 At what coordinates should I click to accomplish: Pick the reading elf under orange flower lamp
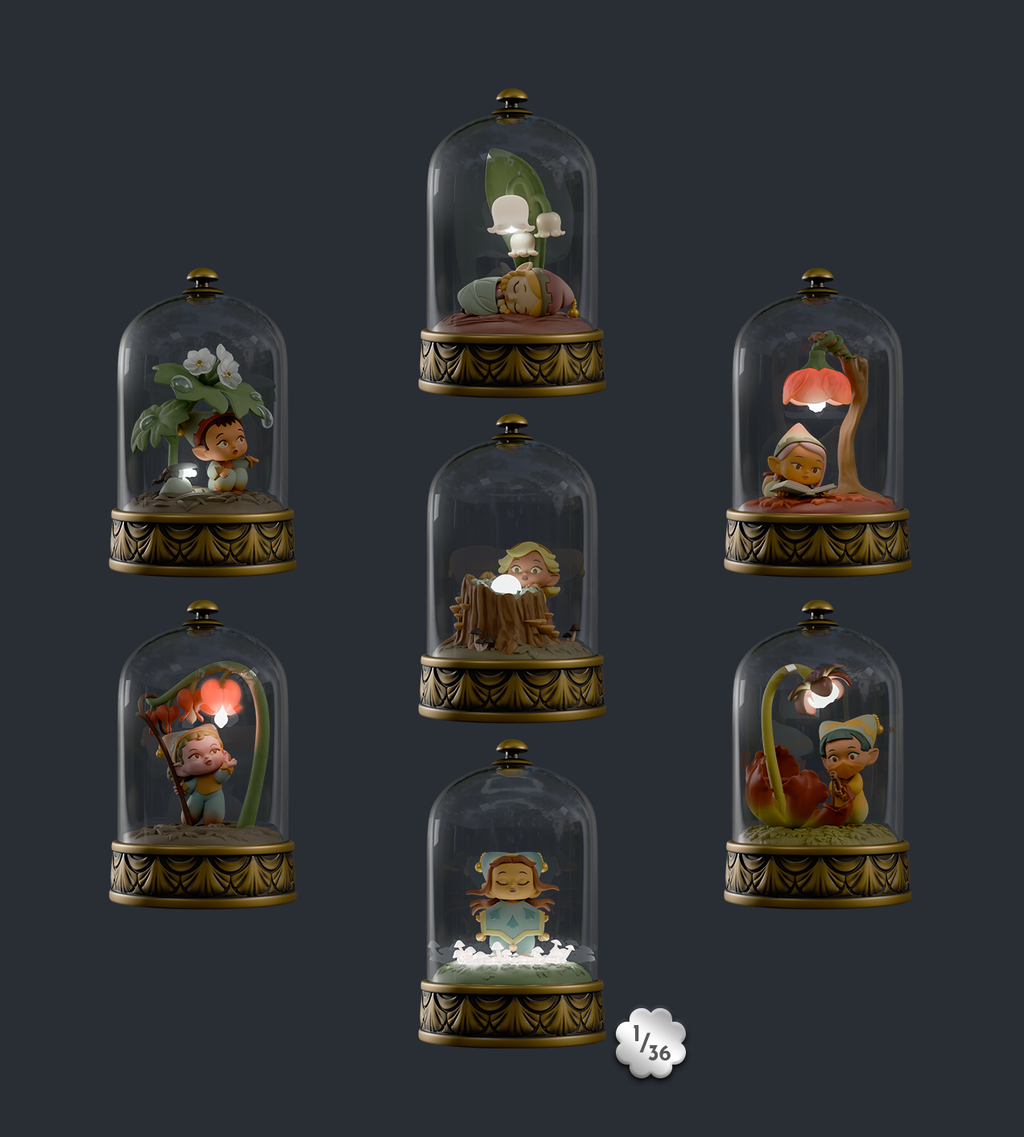point(817,423)
